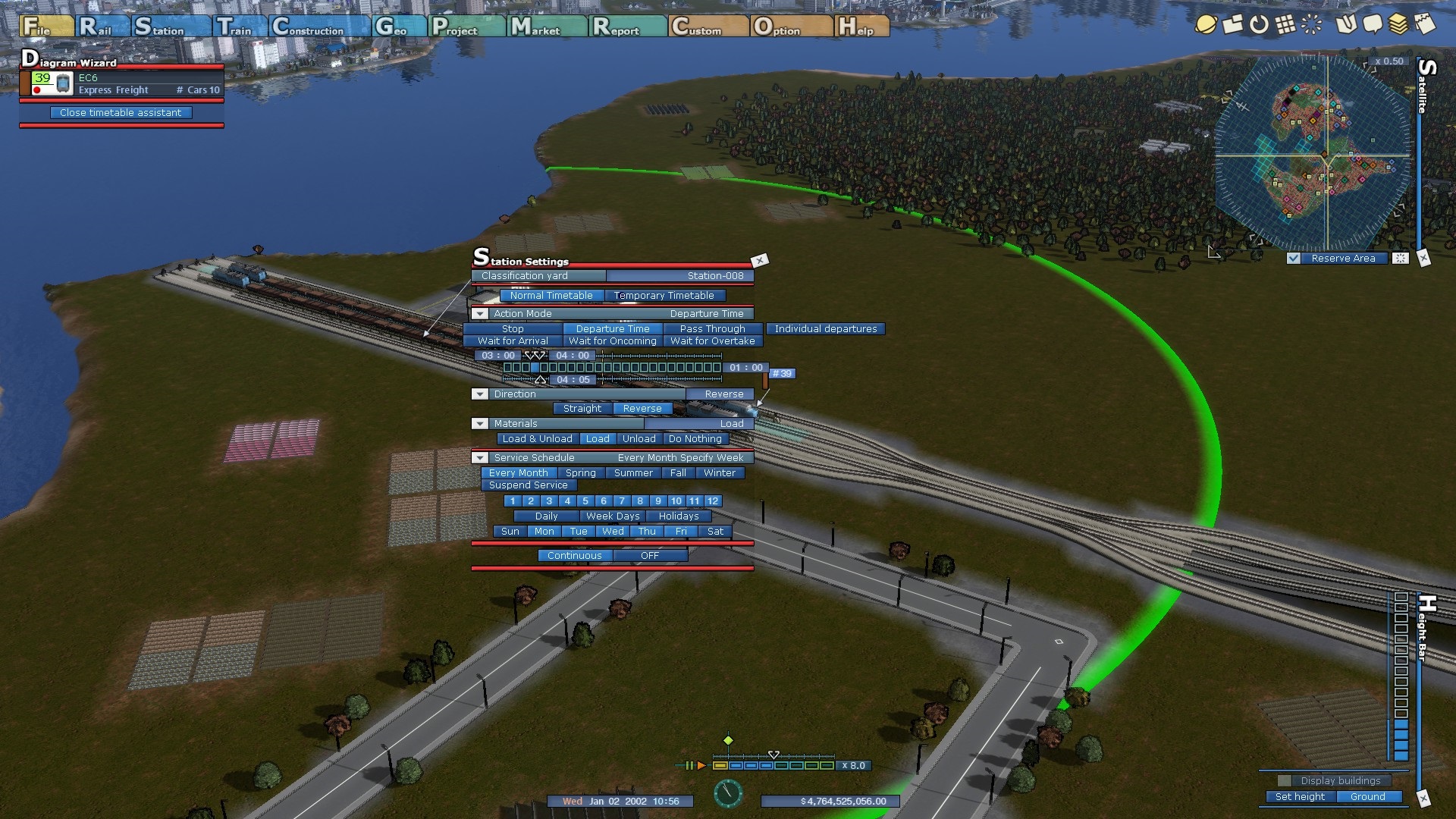Open Individual departures
This screenshot has width=1456, height=819.
tap(825, 329)
